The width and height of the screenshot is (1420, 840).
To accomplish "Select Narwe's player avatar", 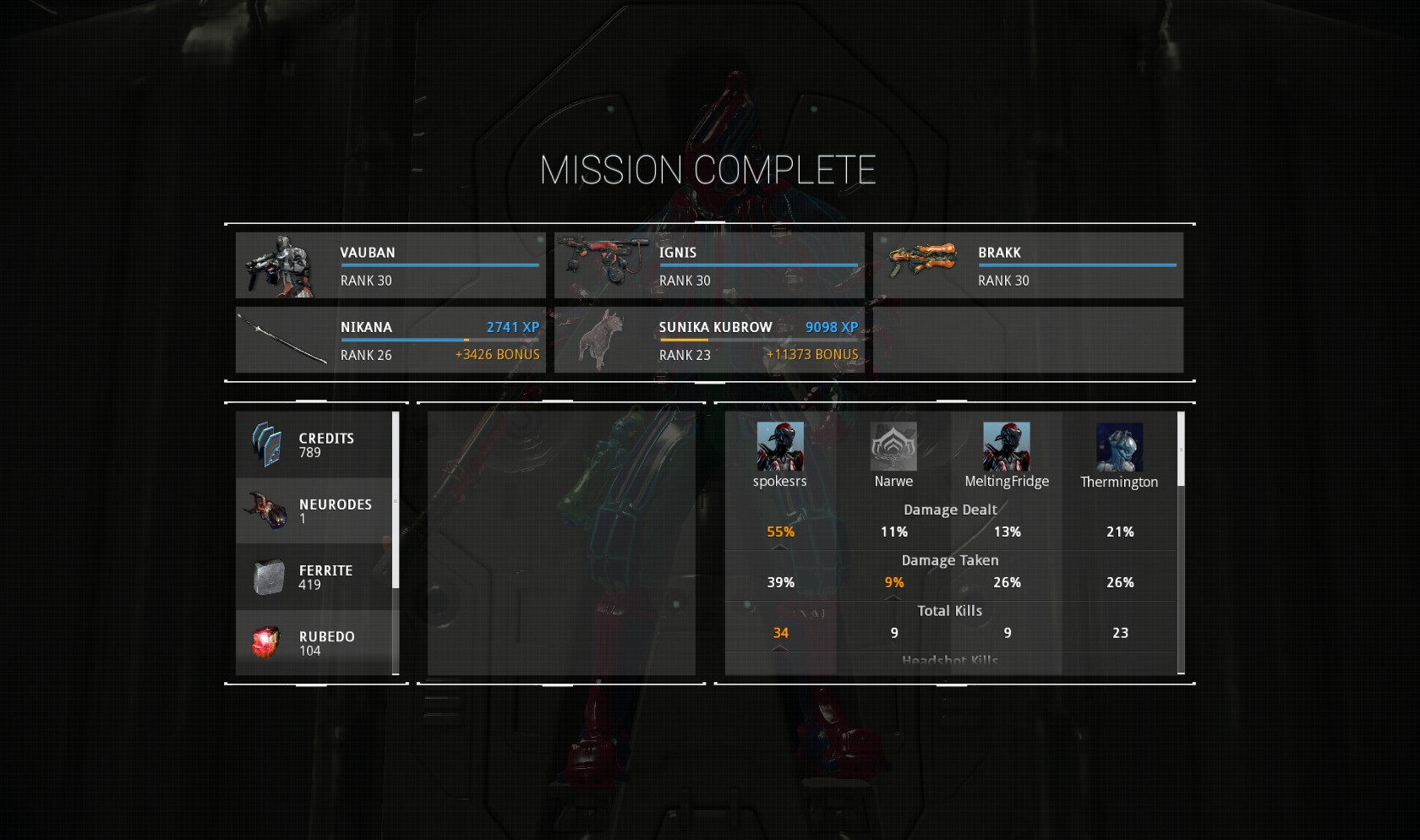I will pos(893,446).
